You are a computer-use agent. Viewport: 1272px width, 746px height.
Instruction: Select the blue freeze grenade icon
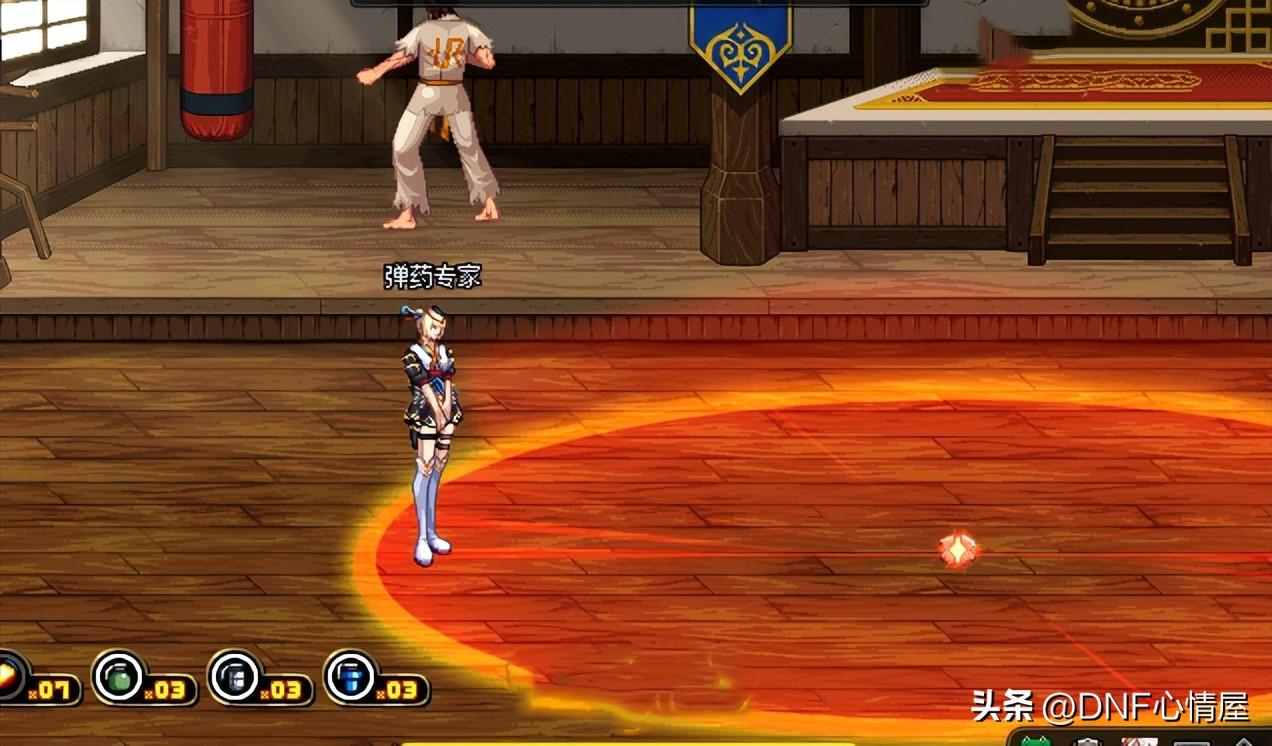[351, 677]
